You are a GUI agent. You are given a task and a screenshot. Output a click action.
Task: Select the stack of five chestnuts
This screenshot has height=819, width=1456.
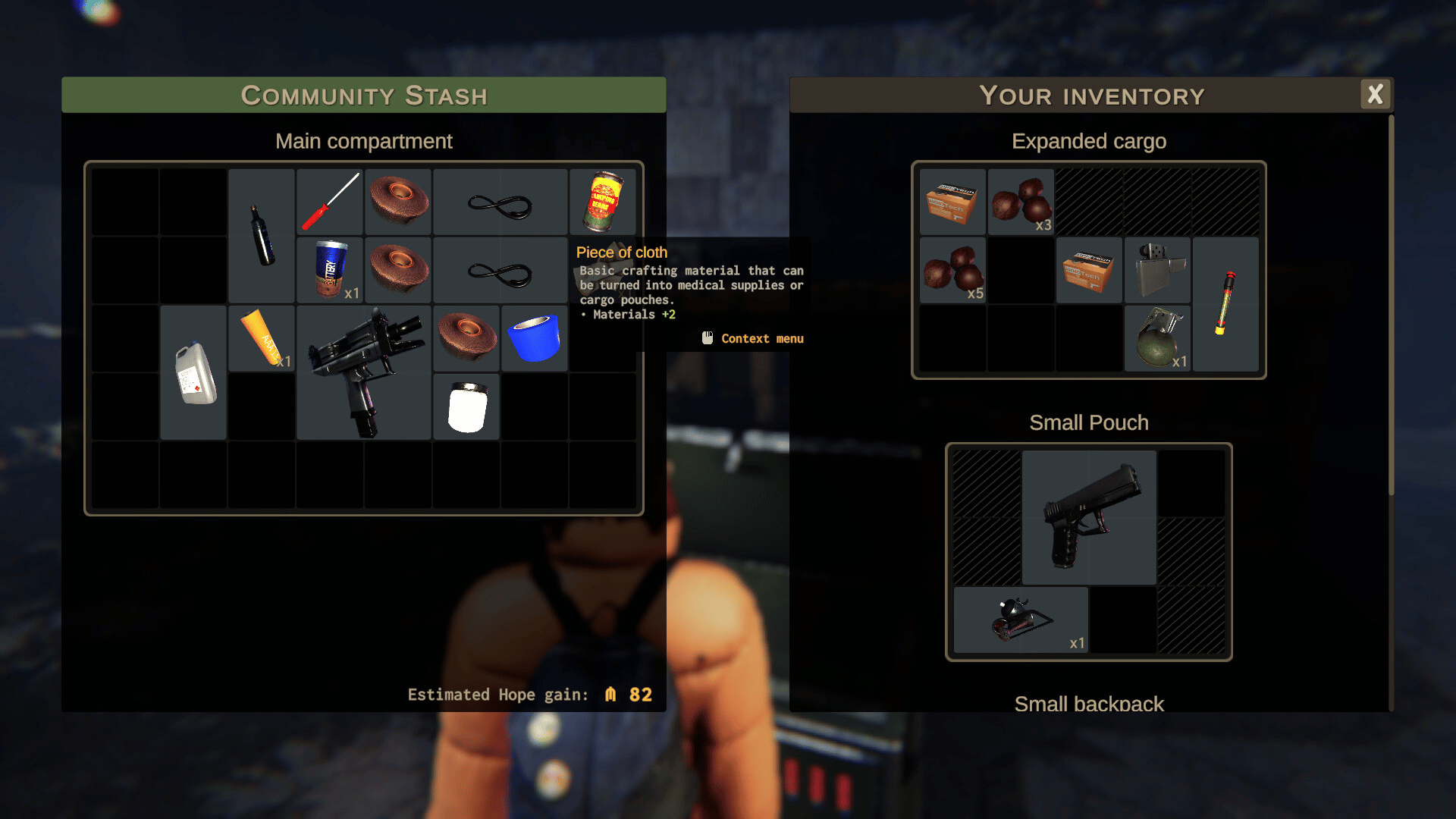click(x=952, y=270)
